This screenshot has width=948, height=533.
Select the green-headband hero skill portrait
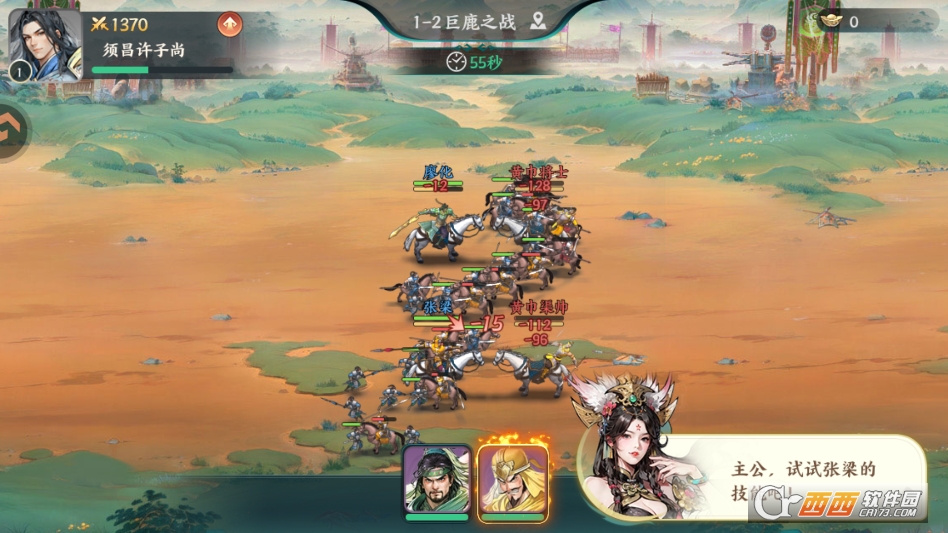pyautogui.click(x=437, y=482)
